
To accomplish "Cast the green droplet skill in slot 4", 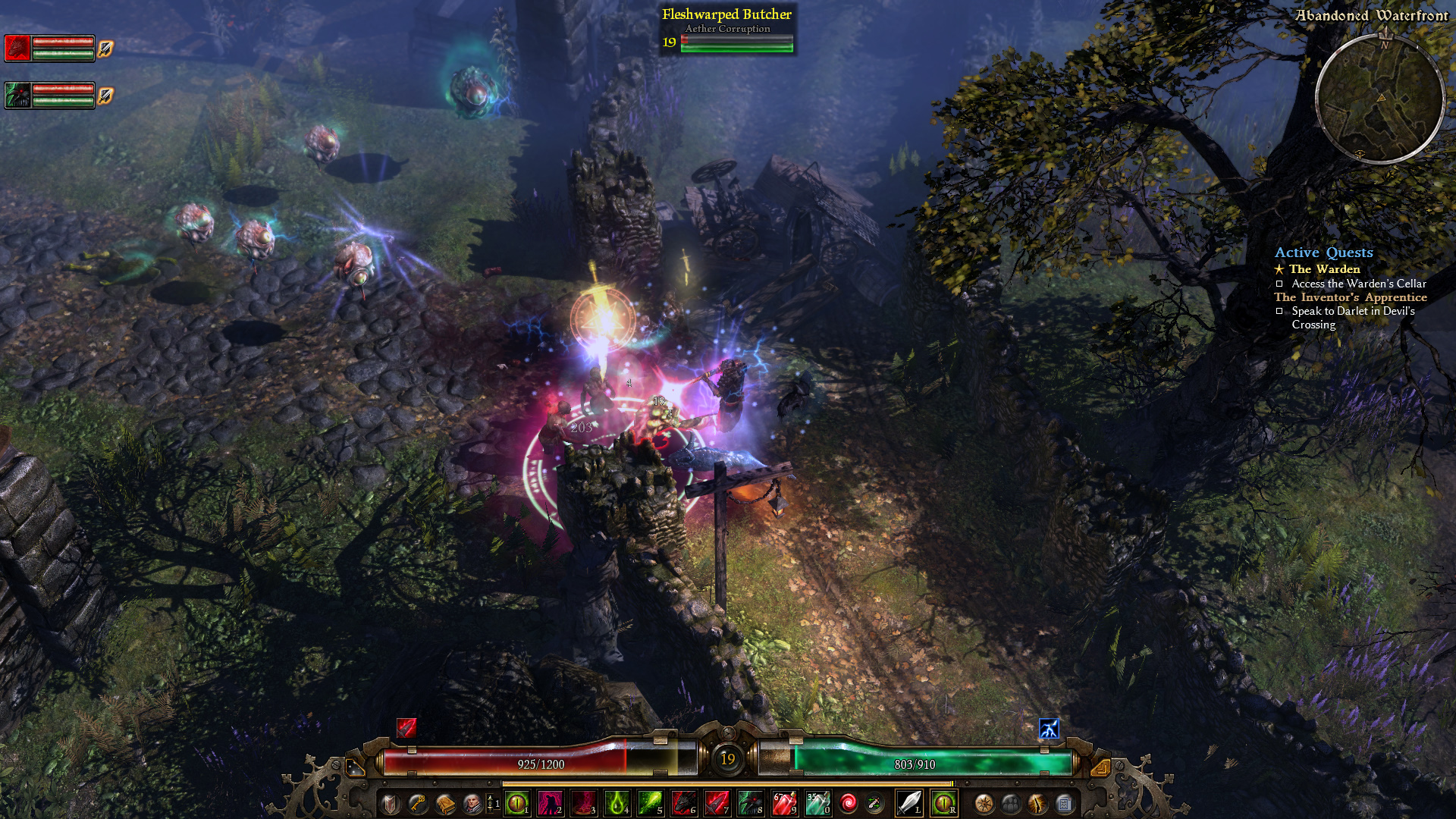I will [x=617, y=802].
